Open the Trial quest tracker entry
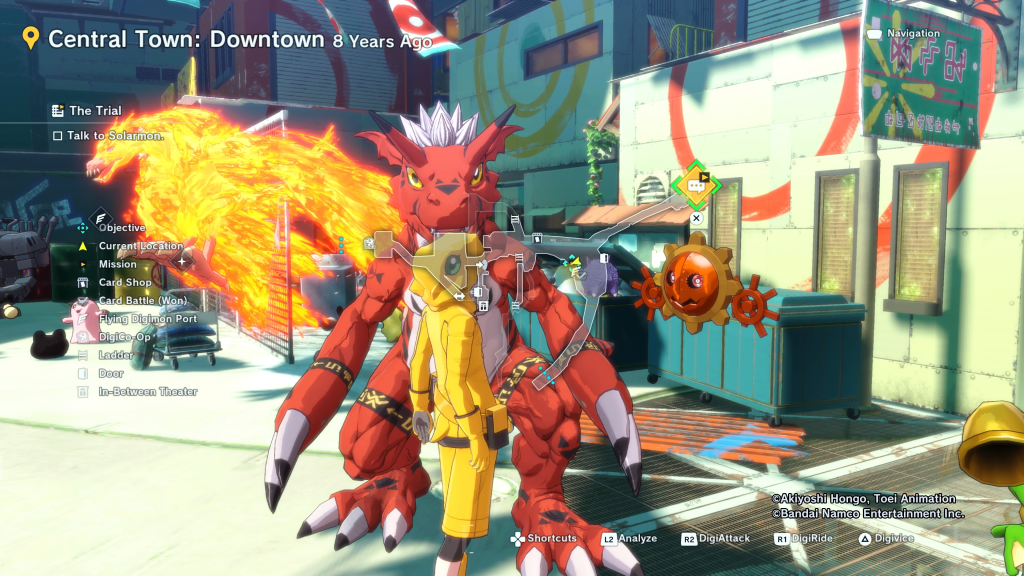 tap(95, 111)
